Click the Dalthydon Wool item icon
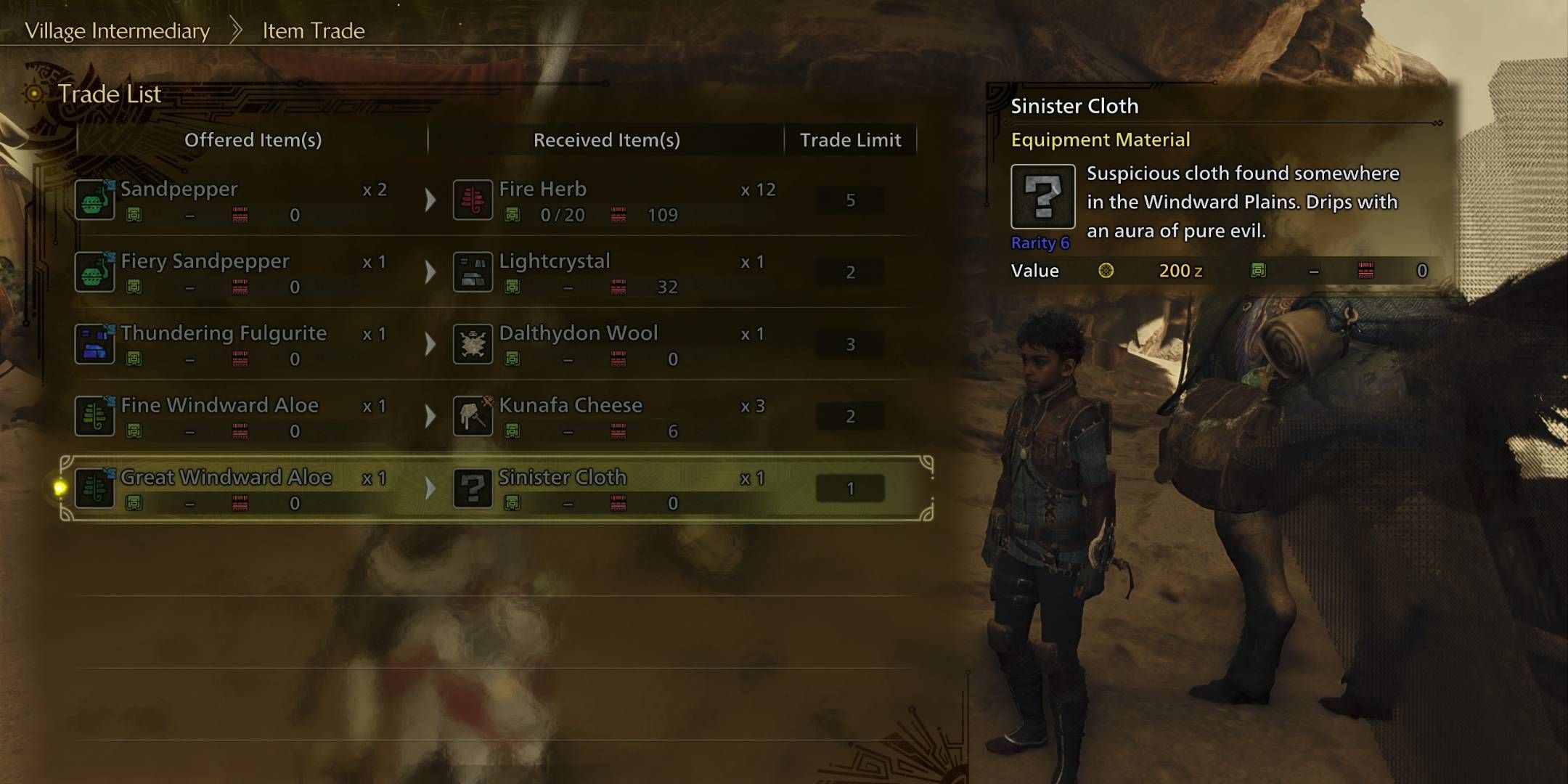 [473, 343]
